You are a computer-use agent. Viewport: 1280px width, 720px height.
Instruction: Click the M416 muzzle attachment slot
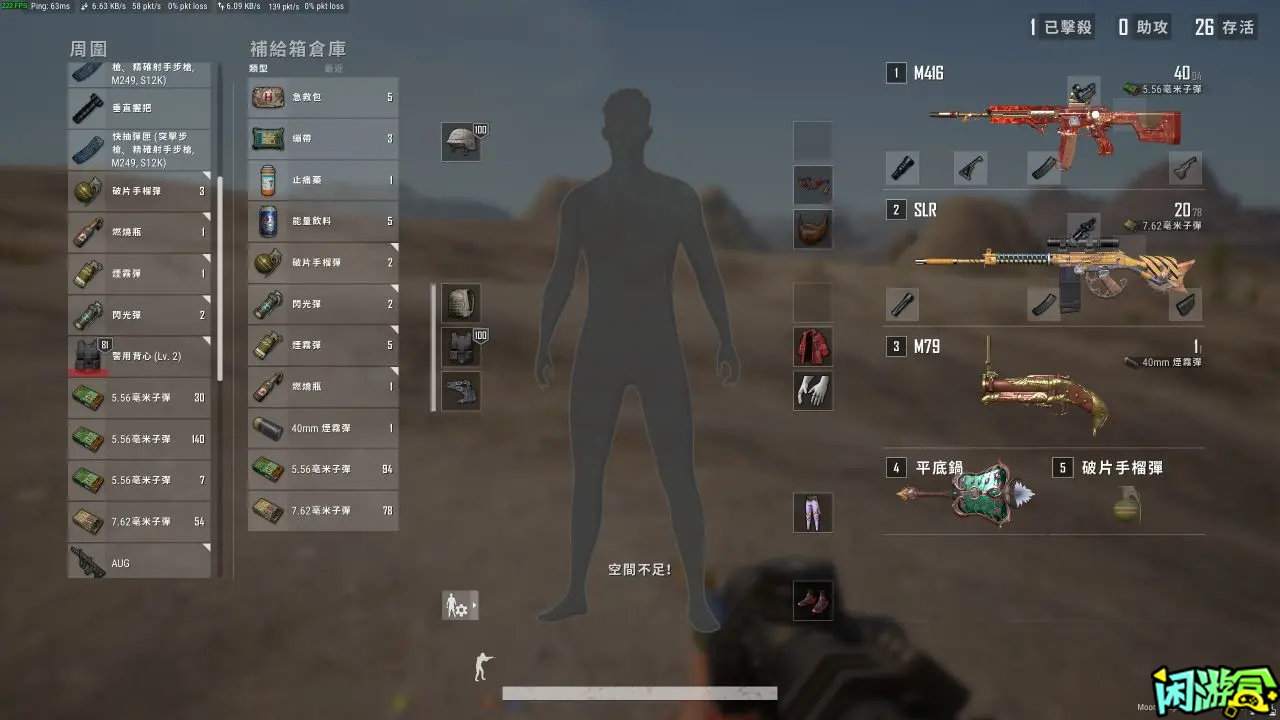(902, 168)
